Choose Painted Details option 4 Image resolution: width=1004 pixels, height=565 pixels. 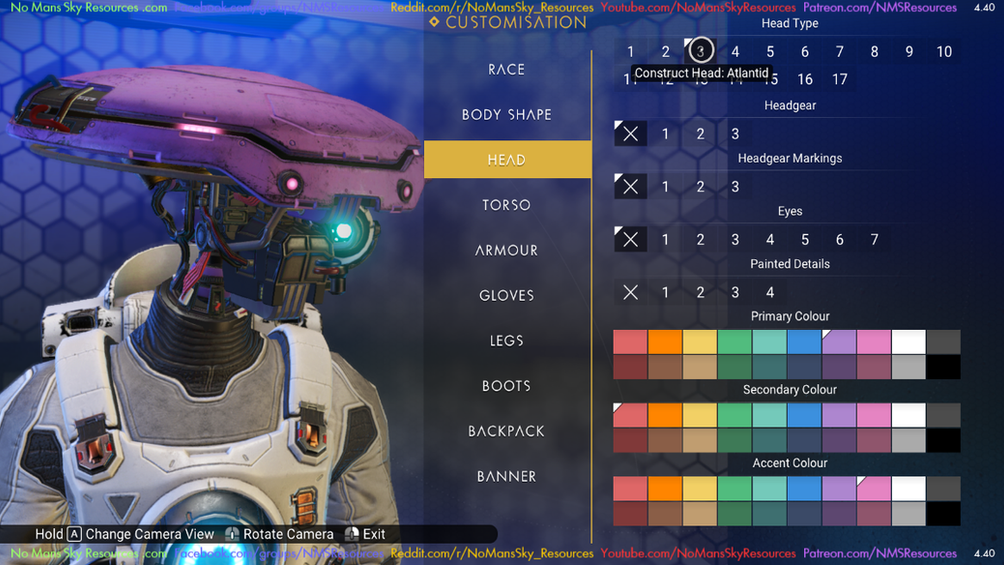click(x=770, y=293)
